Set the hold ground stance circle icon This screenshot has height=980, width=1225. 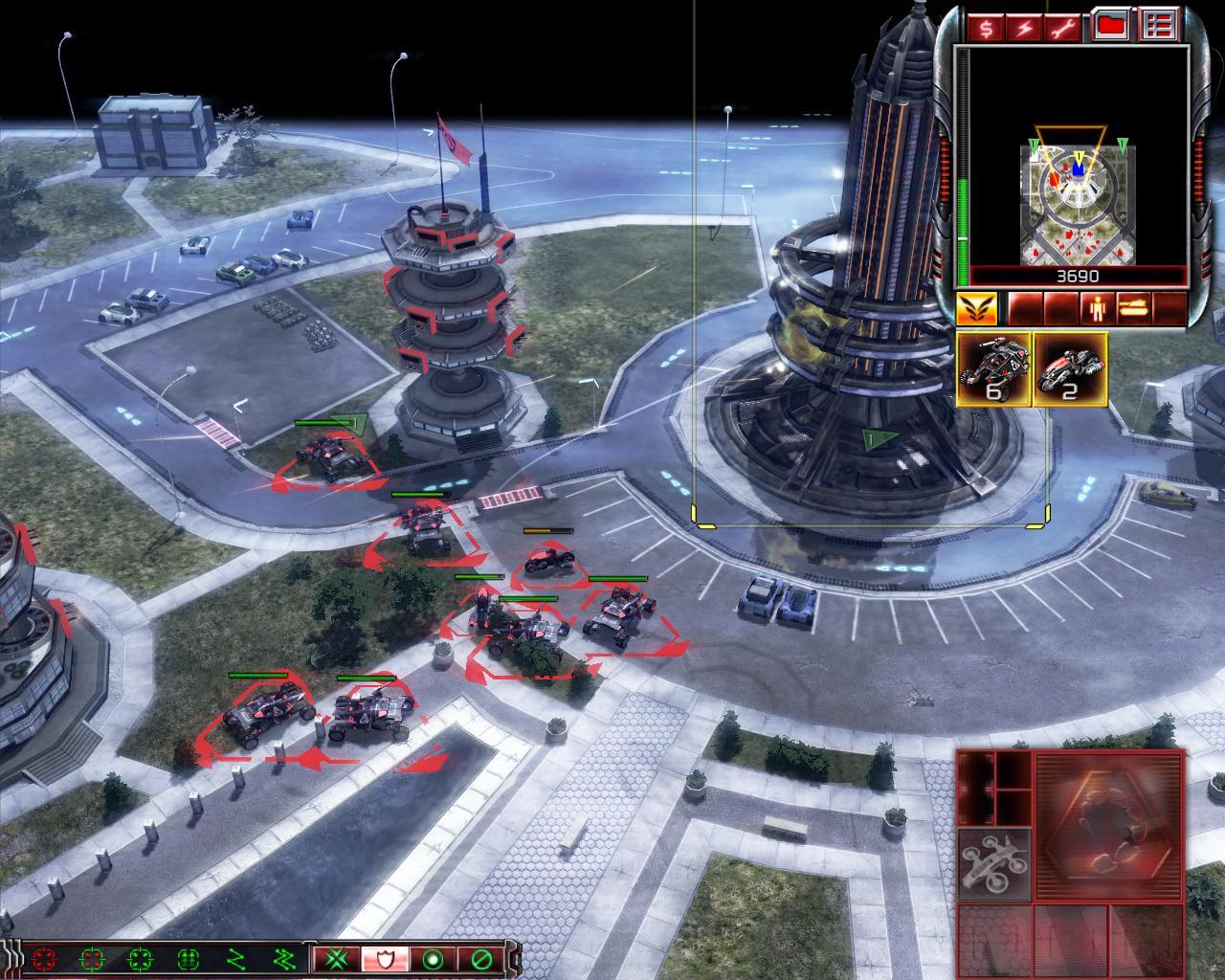click(433, 958)
